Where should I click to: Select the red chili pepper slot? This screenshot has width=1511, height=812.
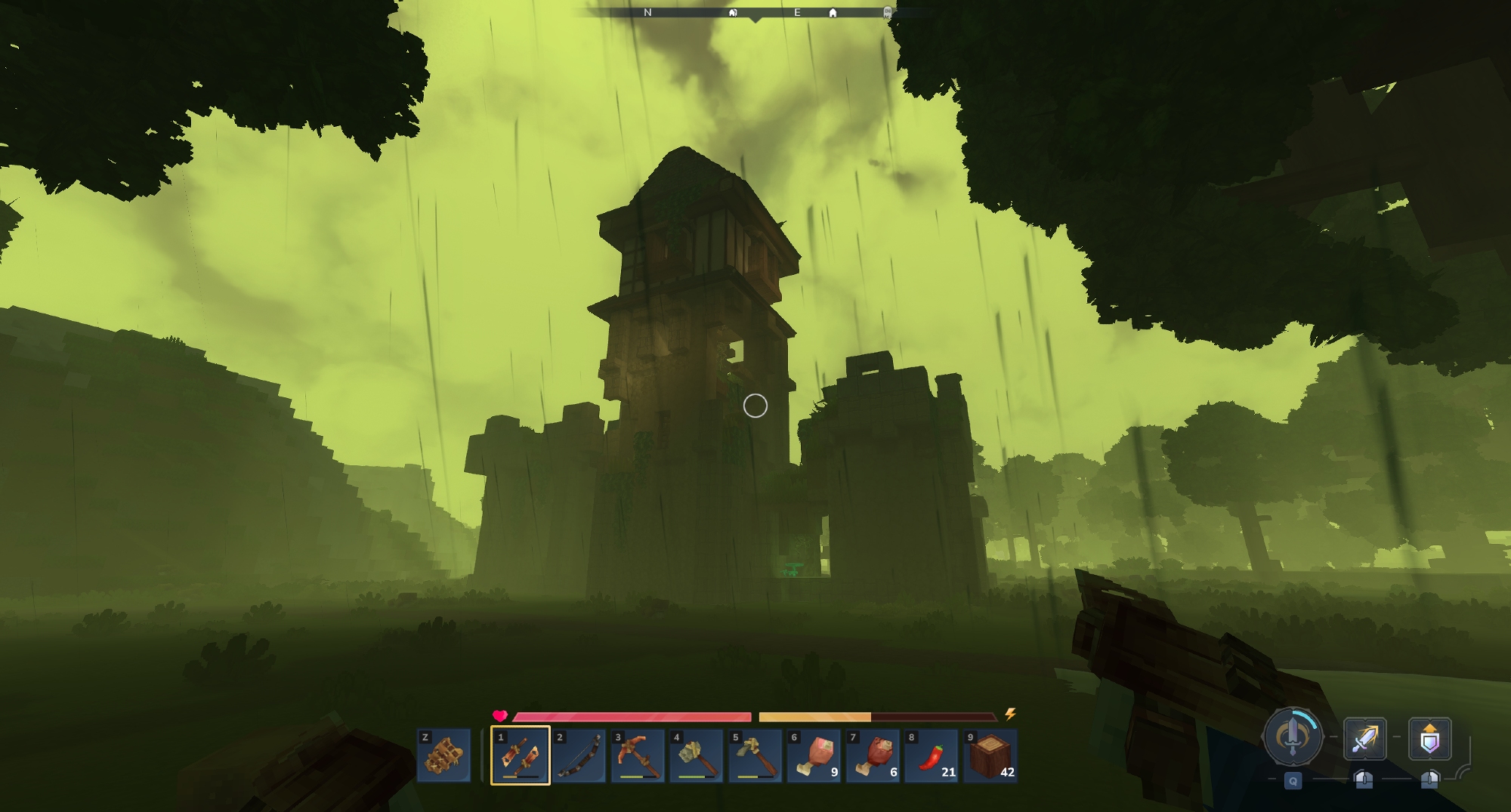point(932,755)
